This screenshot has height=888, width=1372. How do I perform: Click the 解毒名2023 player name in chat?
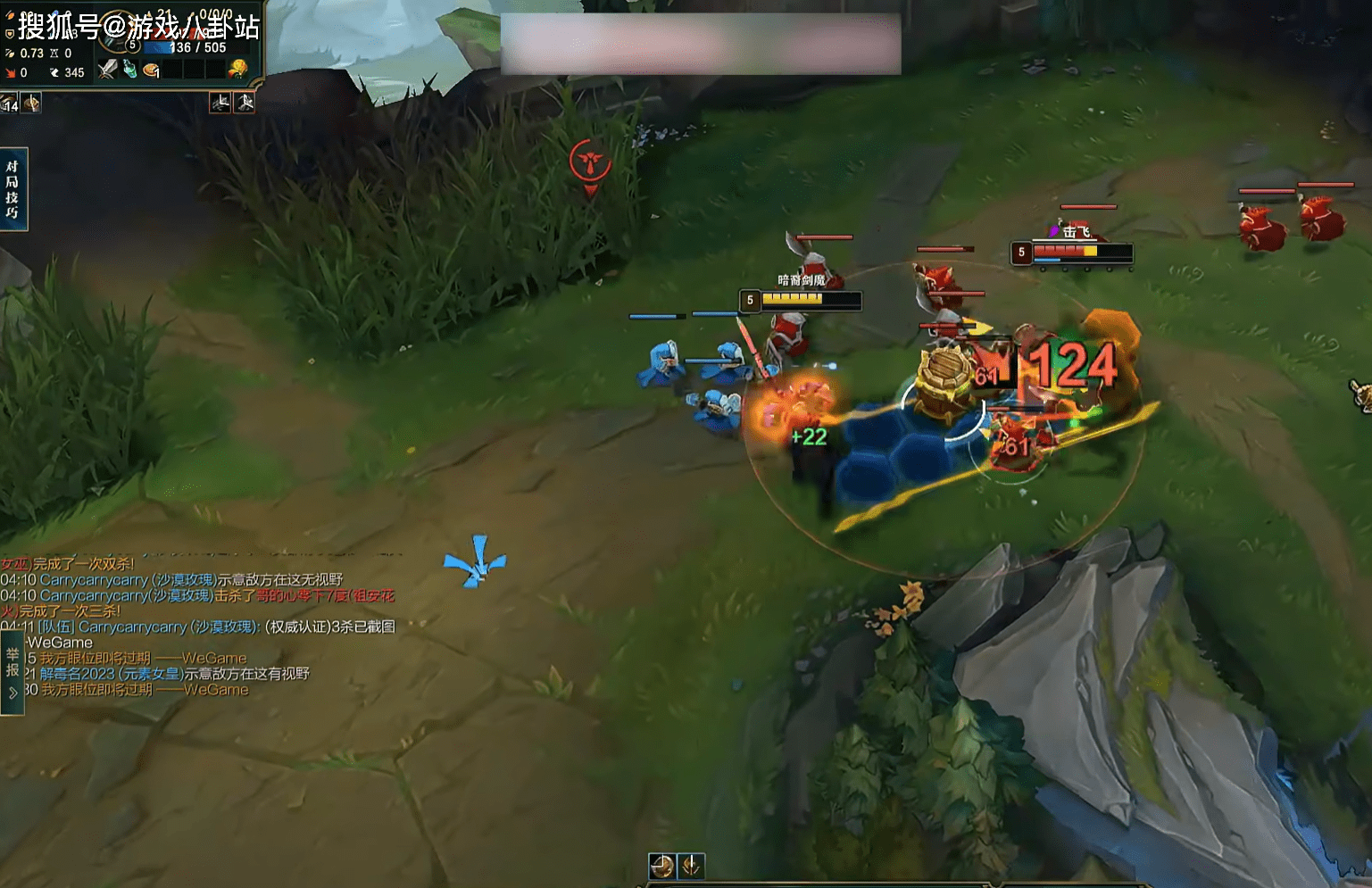(x=78, y=674)
